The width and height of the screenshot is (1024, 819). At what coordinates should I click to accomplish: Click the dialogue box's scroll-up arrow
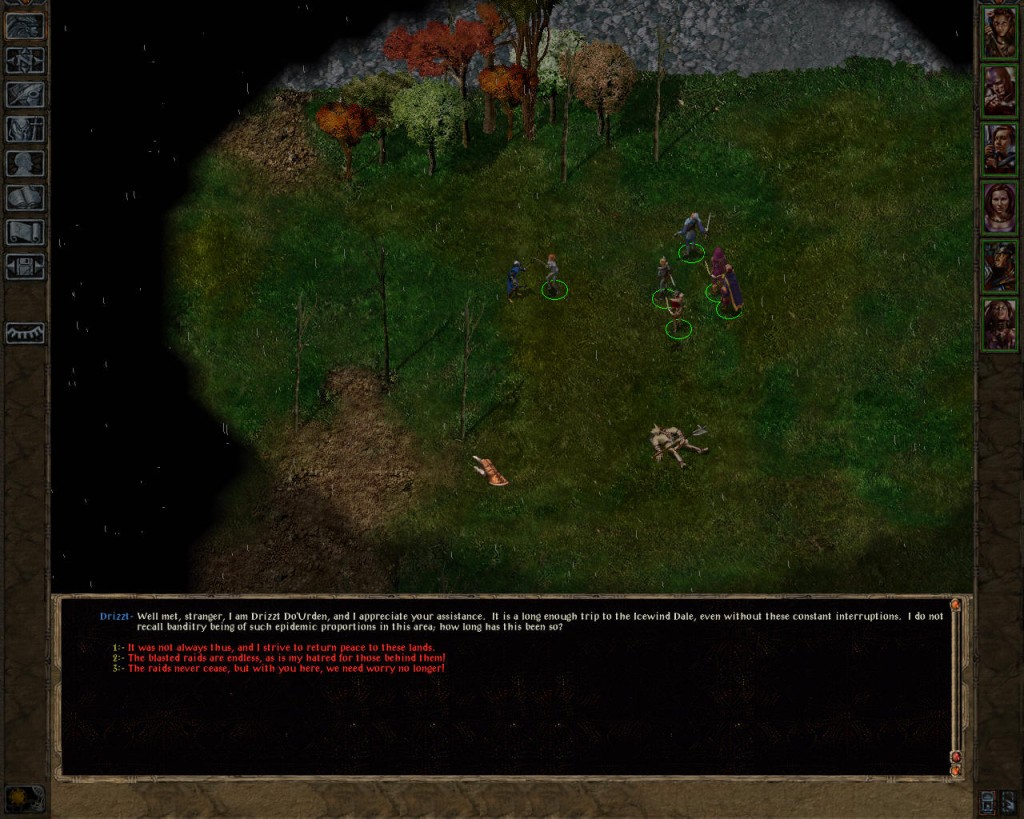955,605
